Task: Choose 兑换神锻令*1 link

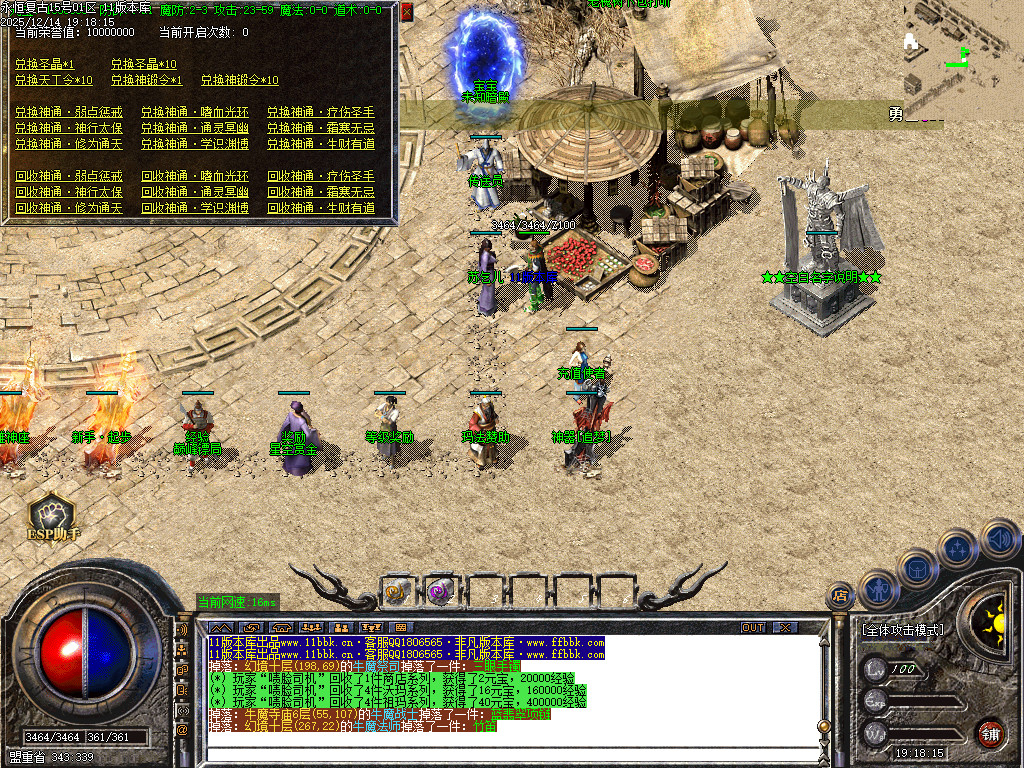Action: click(146, 80)
